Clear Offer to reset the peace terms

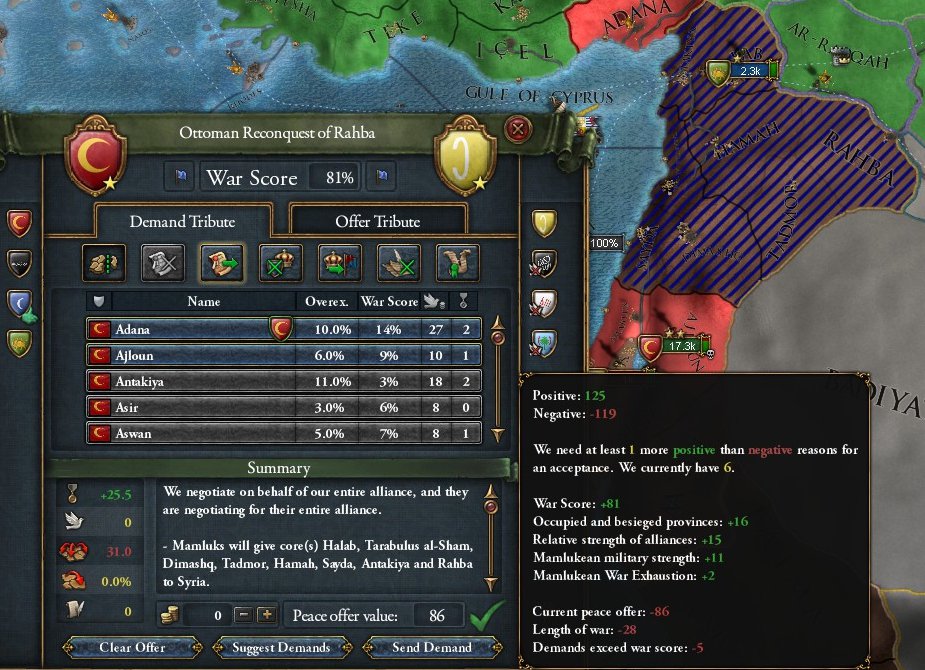pyautogui.click(x=132, y=647)
